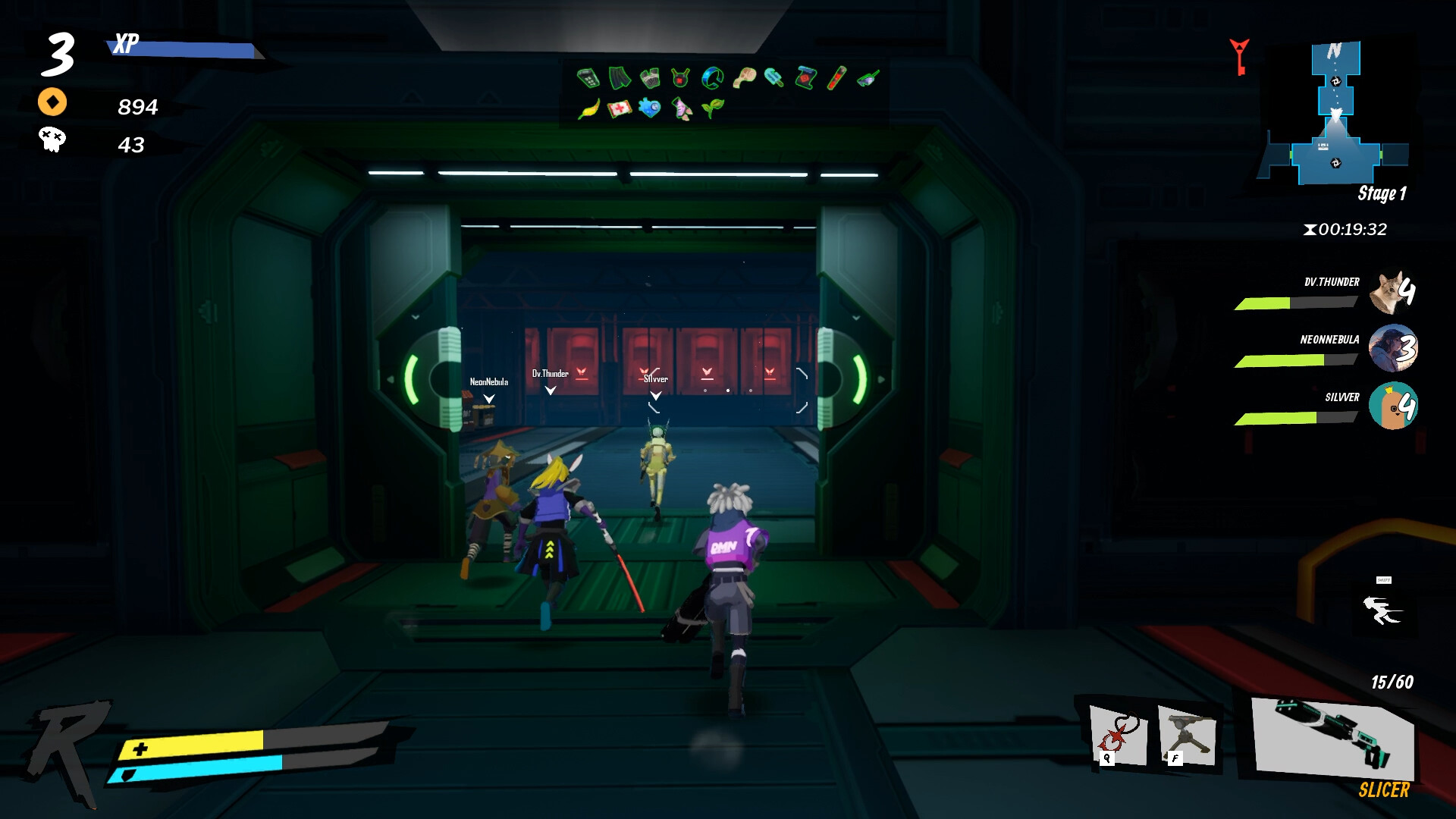Select the blue heart item icon
The height and width of the screenshot is (819, 1456).
[649, 107]
